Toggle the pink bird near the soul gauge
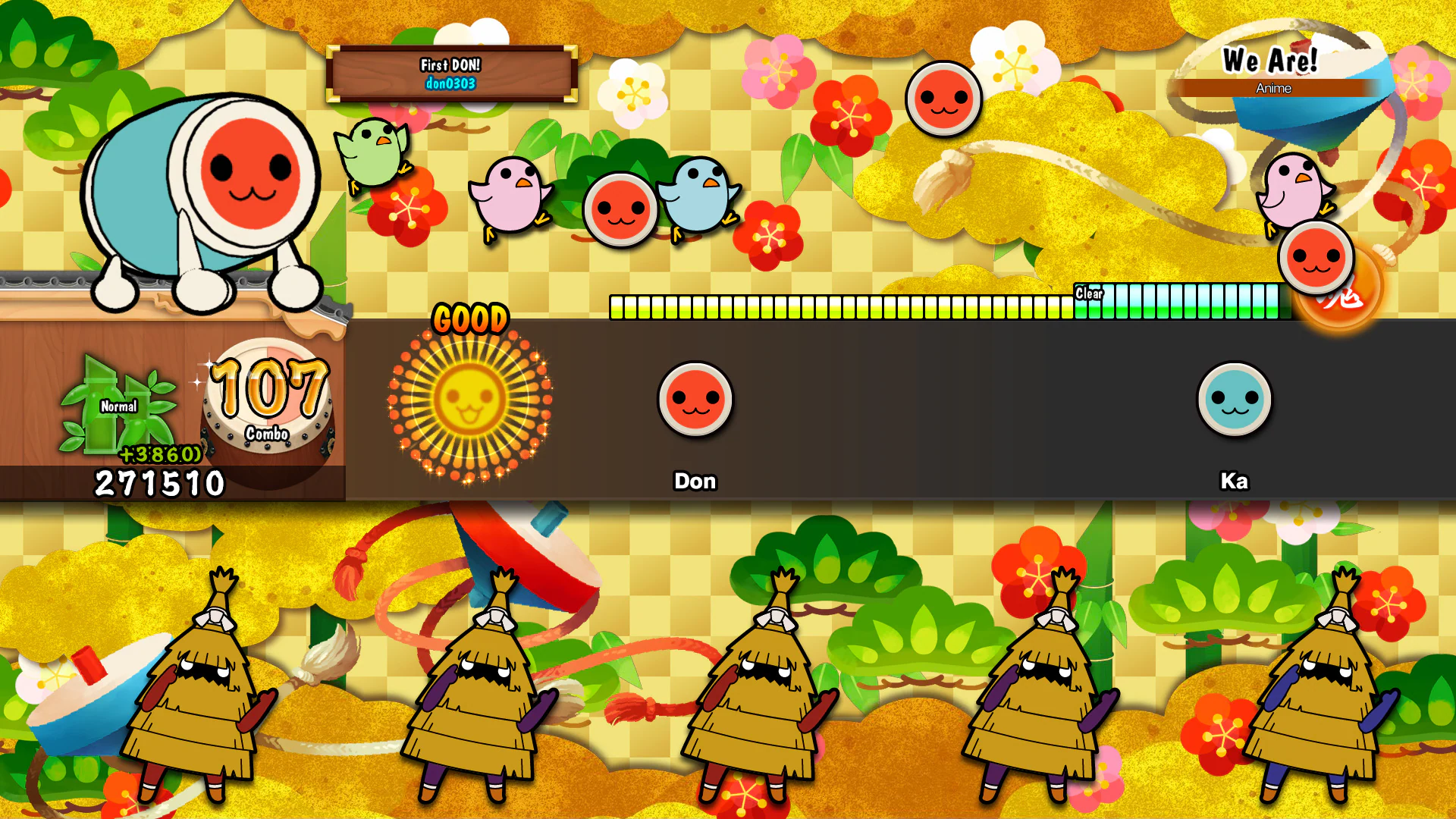 point(1294,190)
